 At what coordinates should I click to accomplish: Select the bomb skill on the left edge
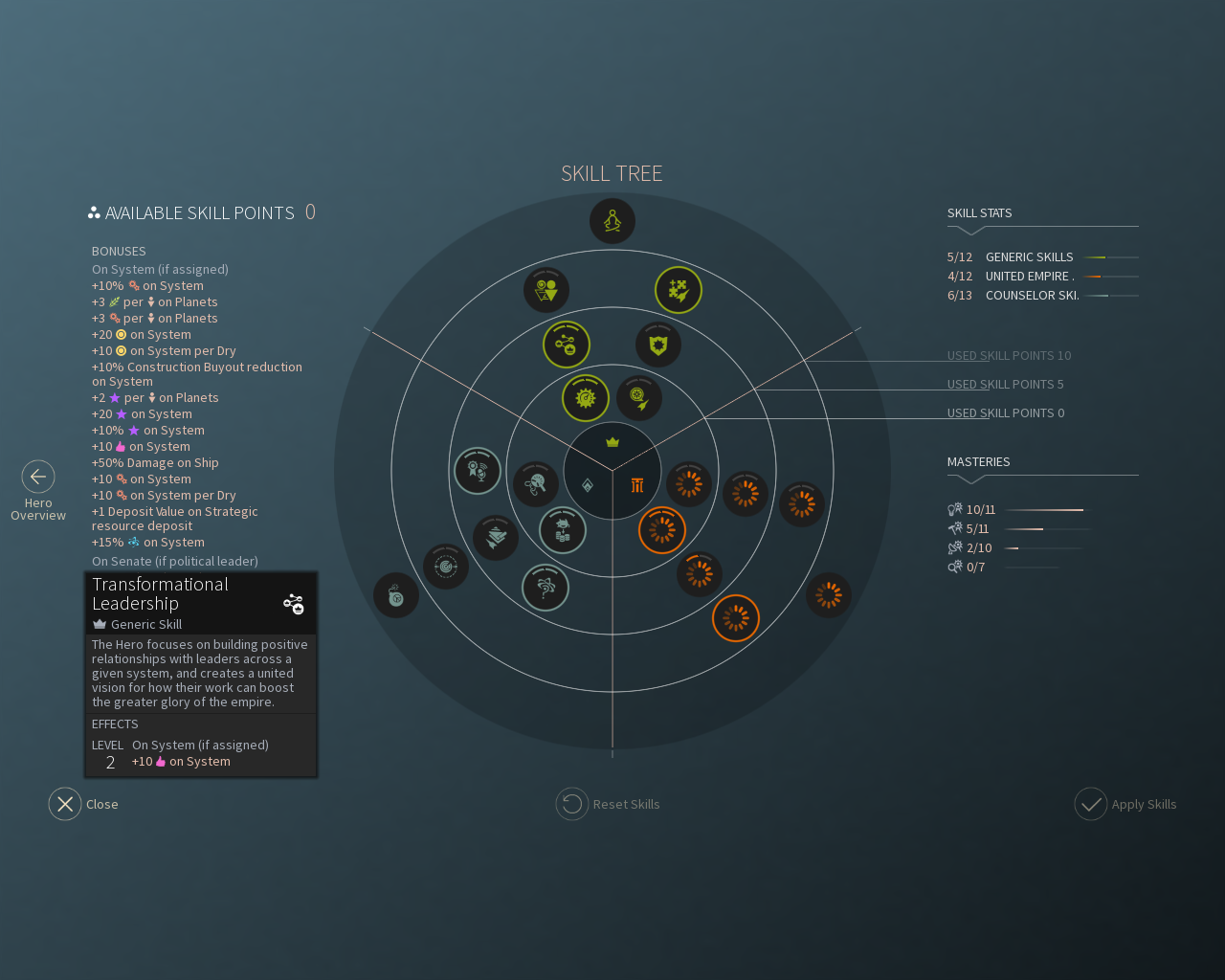point(396,595)
